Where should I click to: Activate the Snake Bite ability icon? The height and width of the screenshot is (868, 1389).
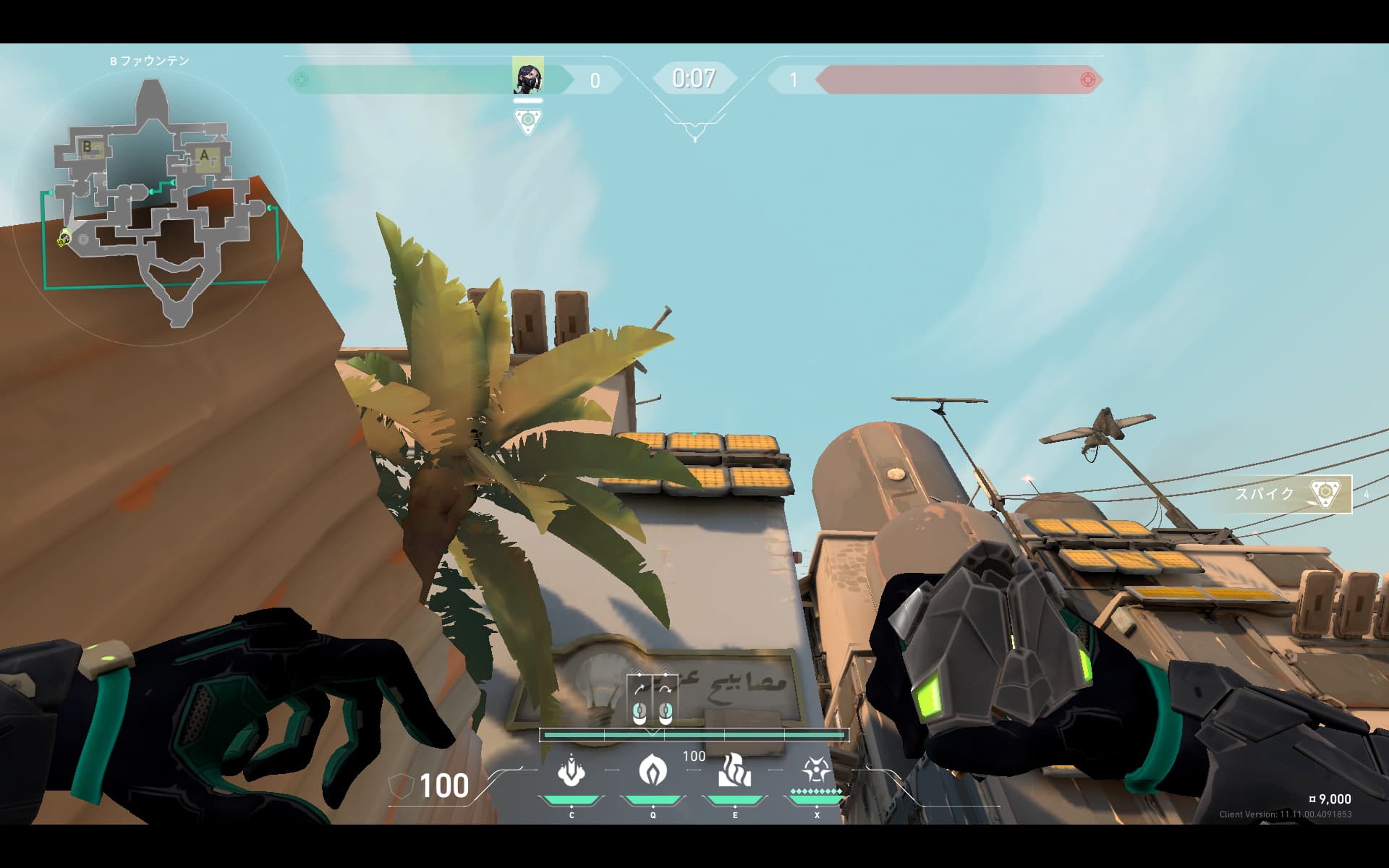(x=572, y=772)
